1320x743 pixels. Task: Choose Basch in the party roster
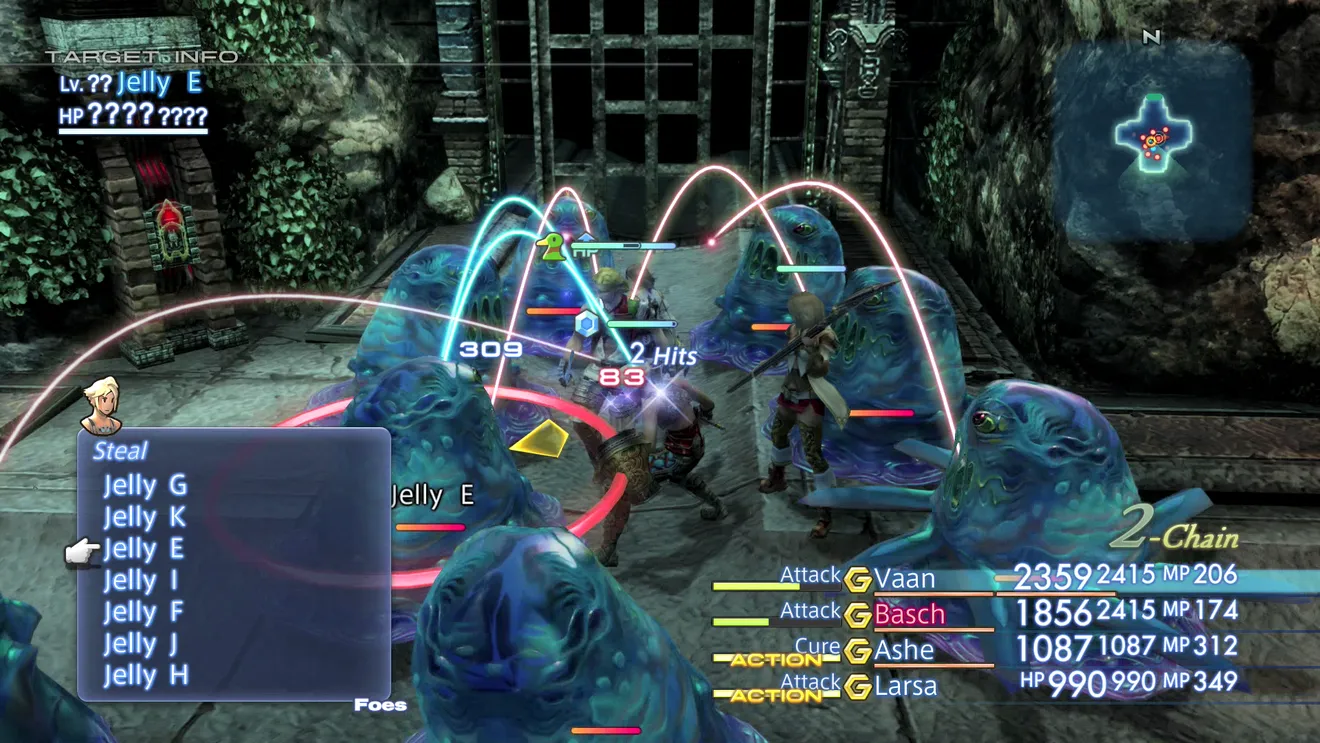point(908,614)
